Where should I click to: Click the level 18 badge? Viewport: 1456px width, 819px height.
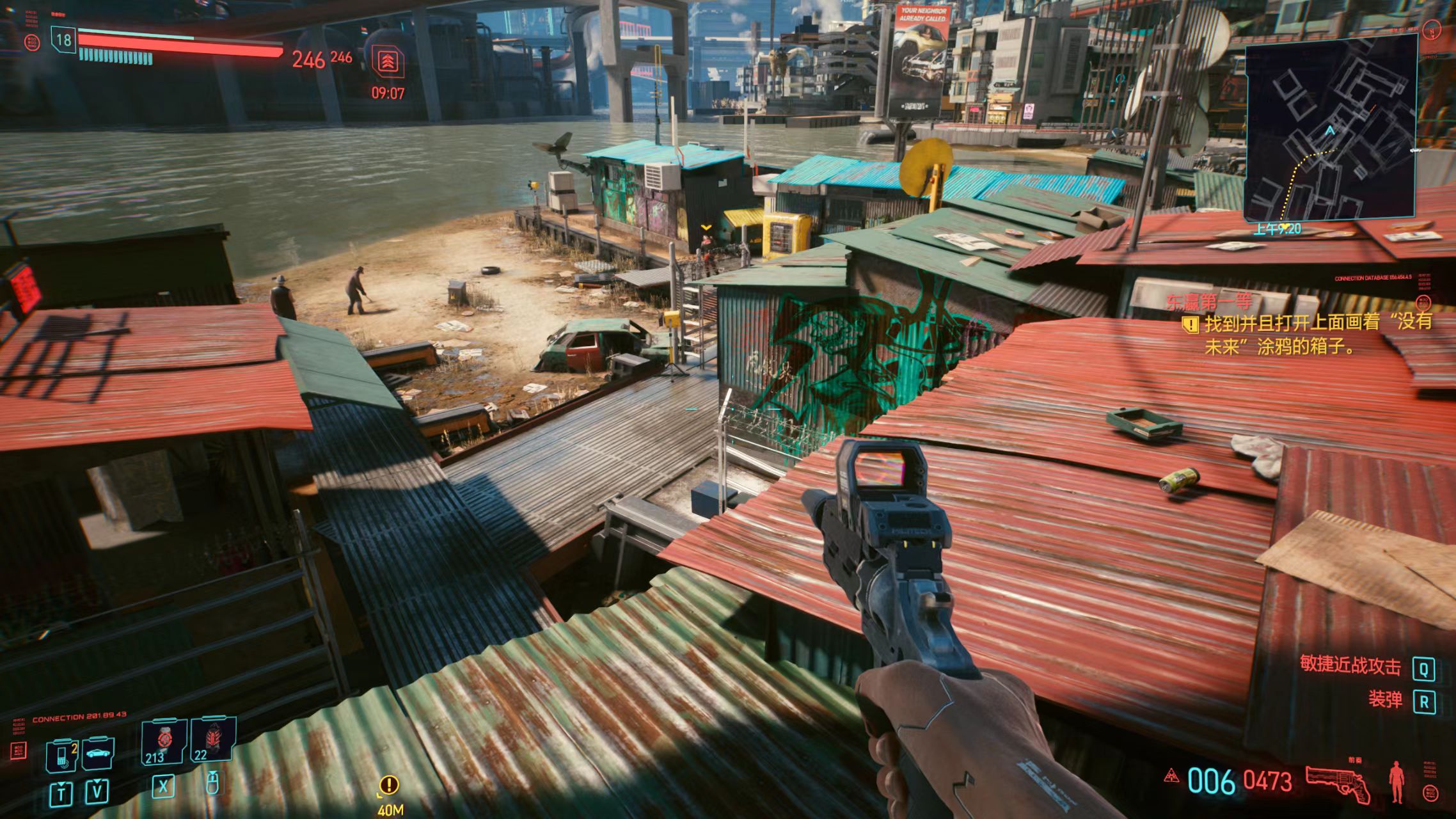coord(63,40)
